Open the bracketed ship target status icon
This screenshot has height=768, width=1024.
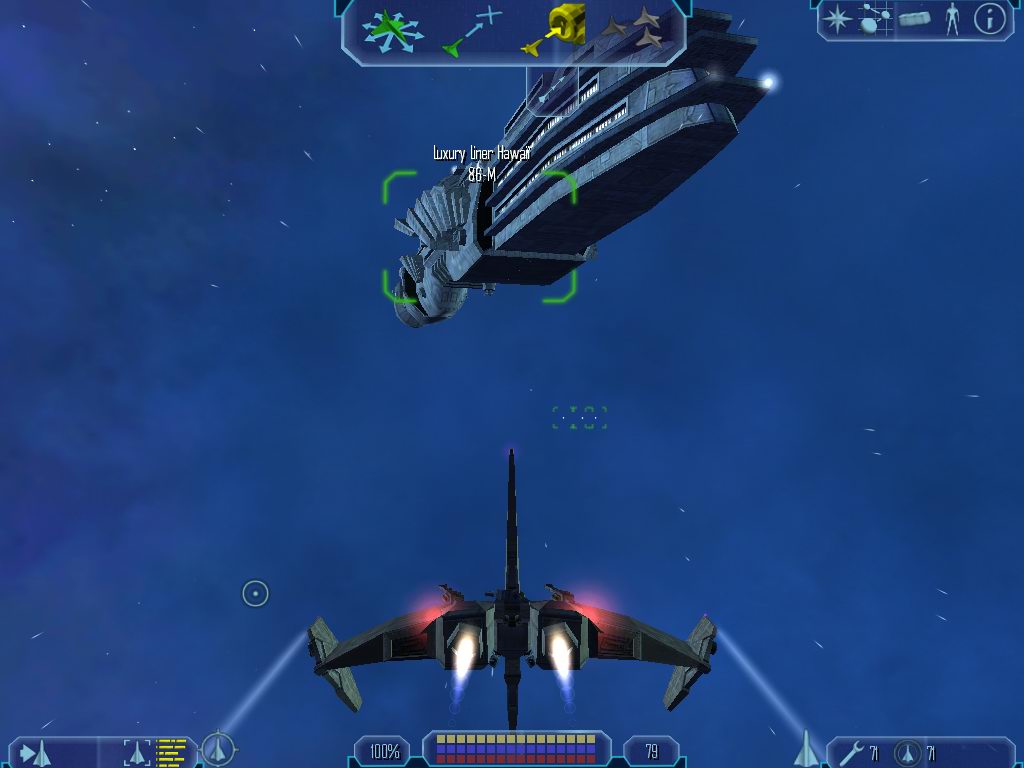136,752
